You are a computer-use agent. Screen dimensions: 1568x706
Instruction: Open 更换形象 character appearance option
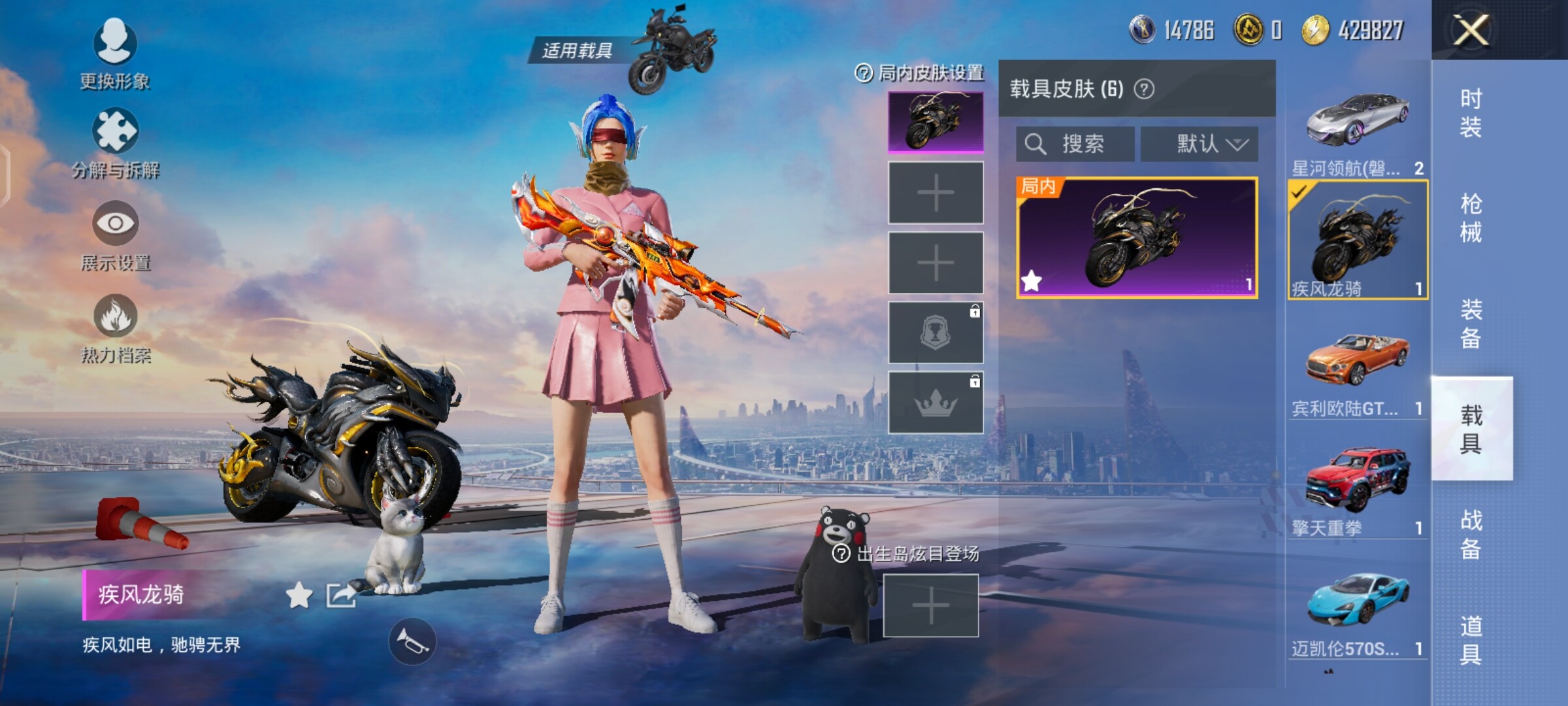[115, 52]
